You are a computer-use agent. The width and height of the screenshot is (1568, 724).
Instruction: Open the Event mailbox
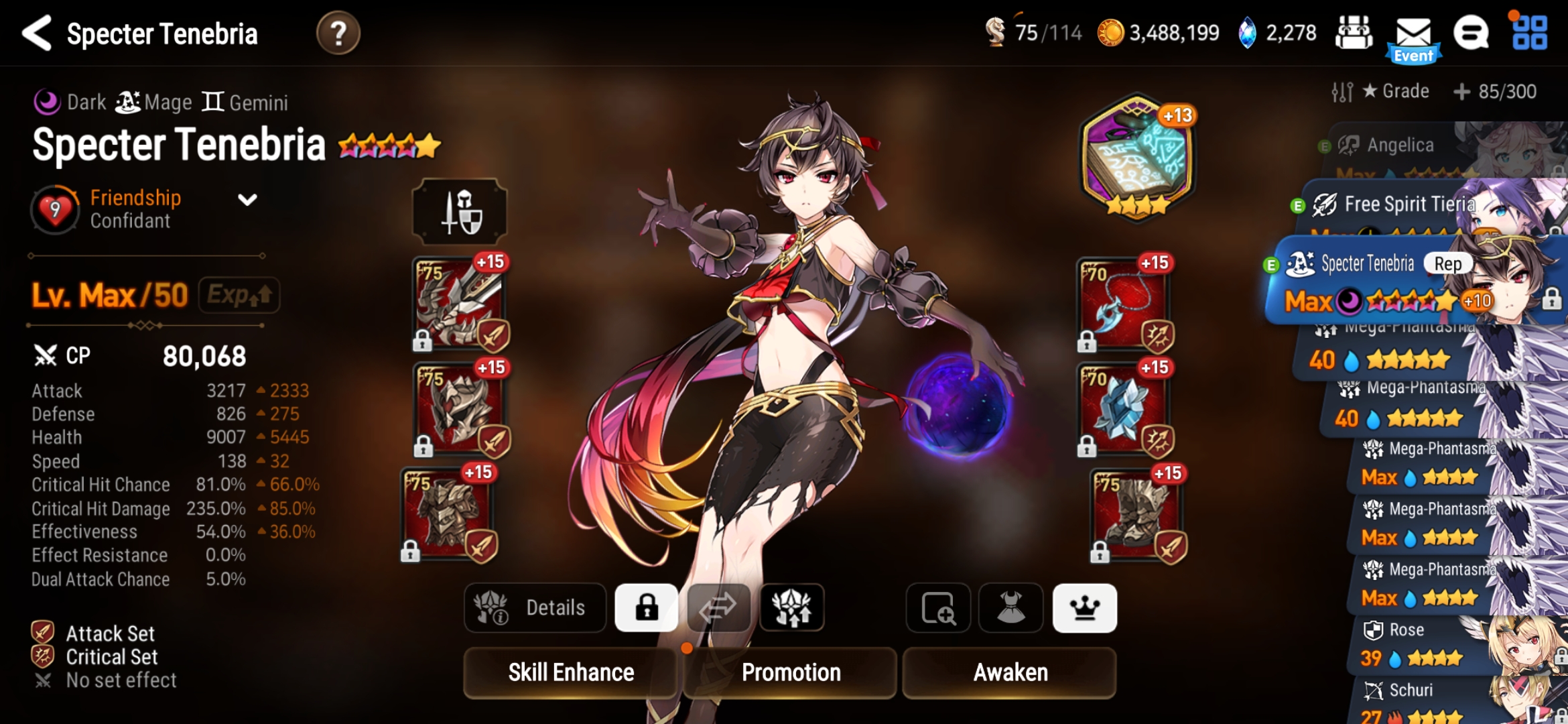click(x=1413, y=37)
